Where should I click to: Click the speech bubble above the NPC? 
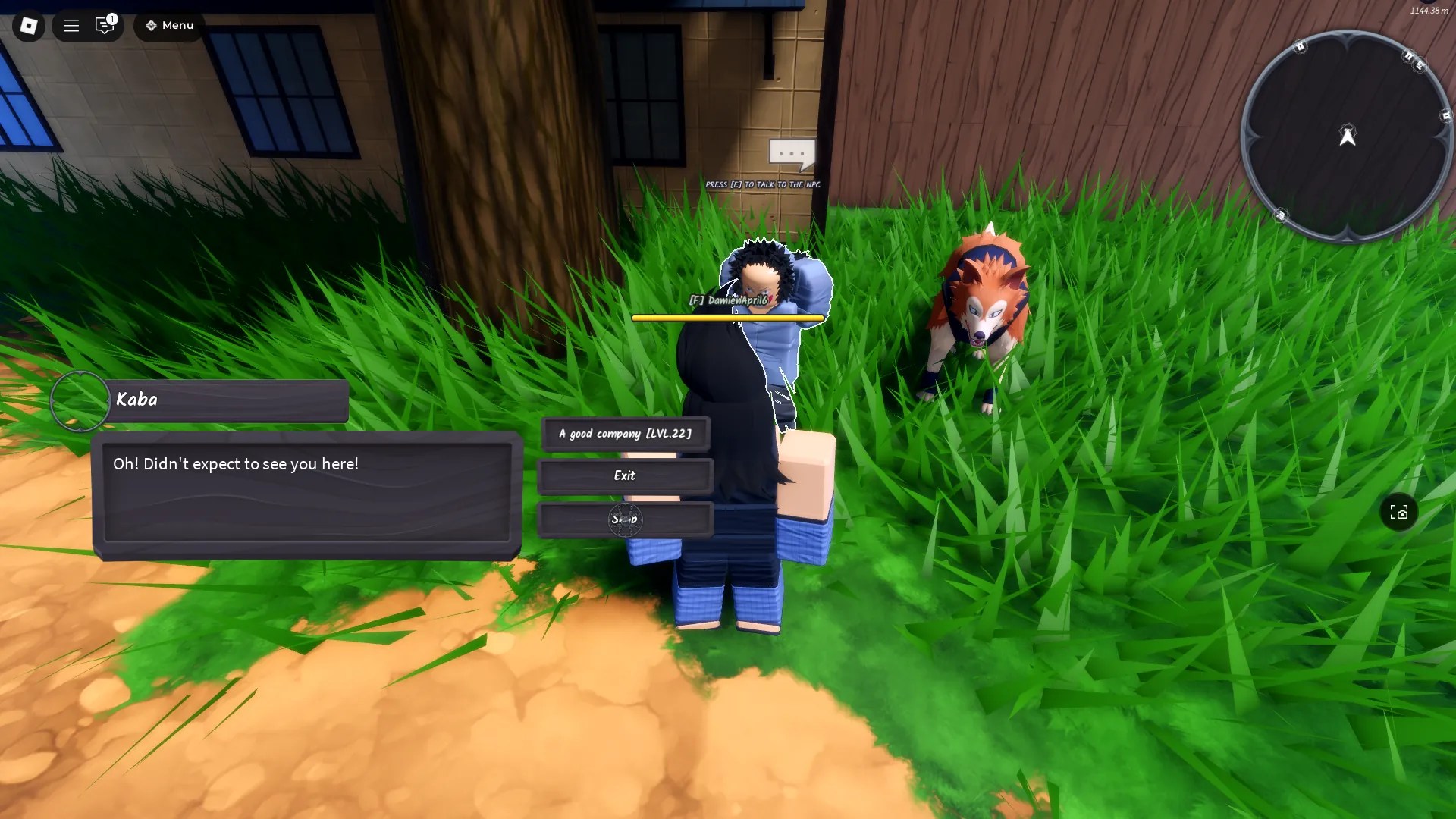point(791,152)
